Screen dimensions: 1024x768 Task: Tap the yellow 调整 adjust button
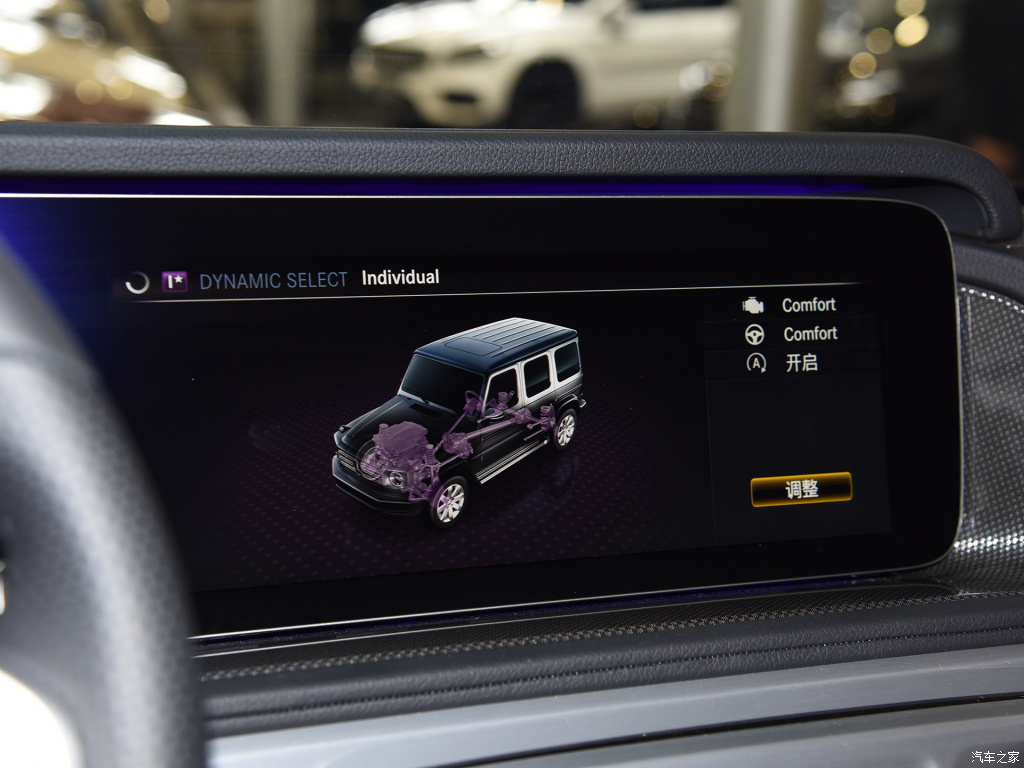pyautogui.click(x=801, y=488)
